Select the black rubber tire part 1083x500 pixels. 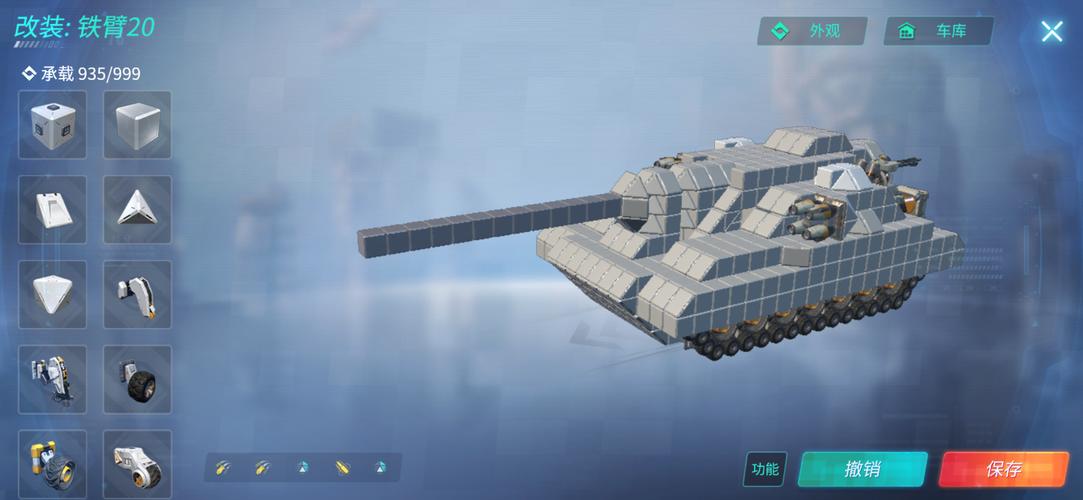[137, 380]
